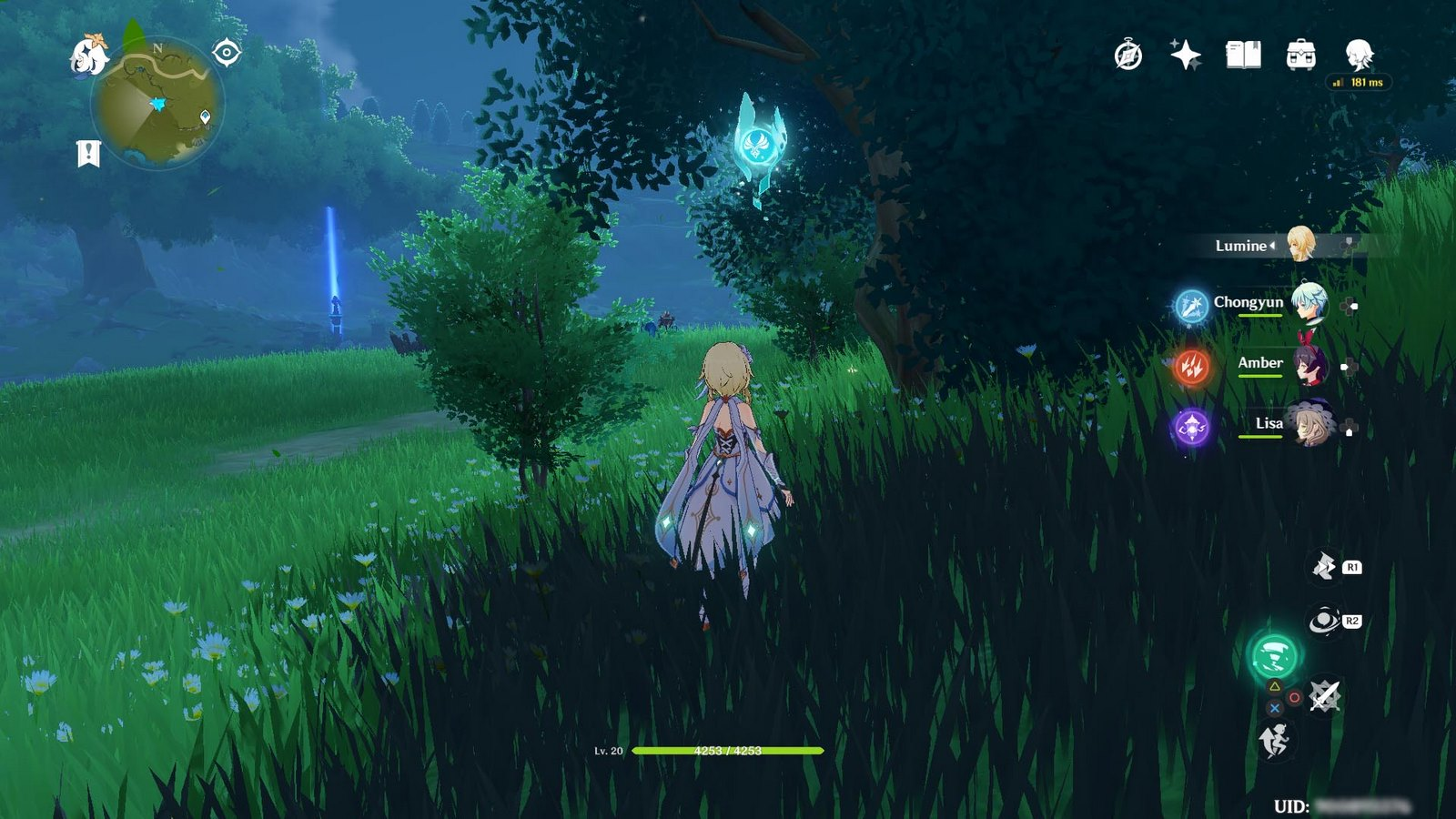Open the backpack inventory
Image resolution: width=1456 pixels, height=819 pixels.
1301,56
